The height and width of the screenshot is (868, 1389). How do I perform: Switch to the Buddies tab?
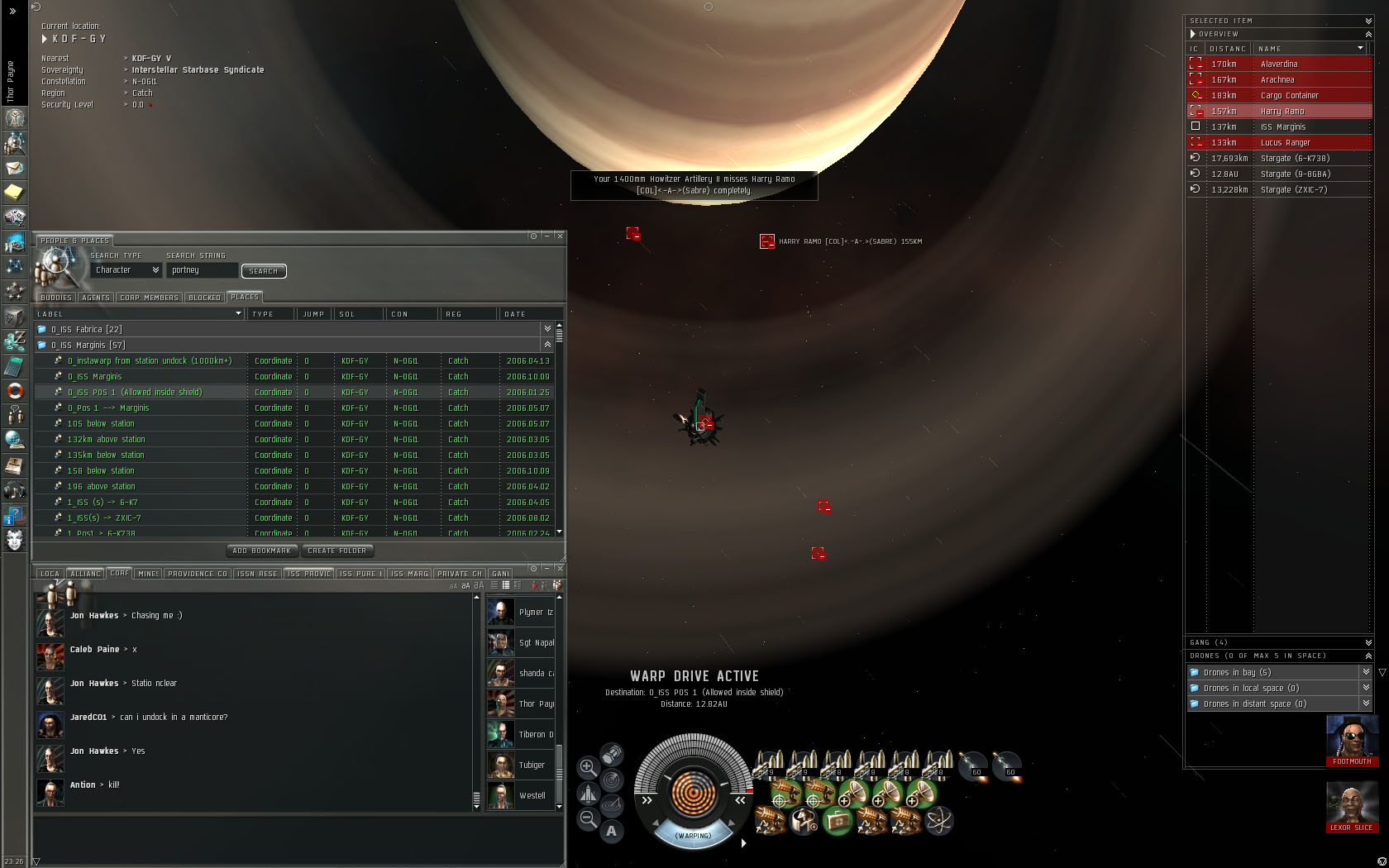click(56, 298)
